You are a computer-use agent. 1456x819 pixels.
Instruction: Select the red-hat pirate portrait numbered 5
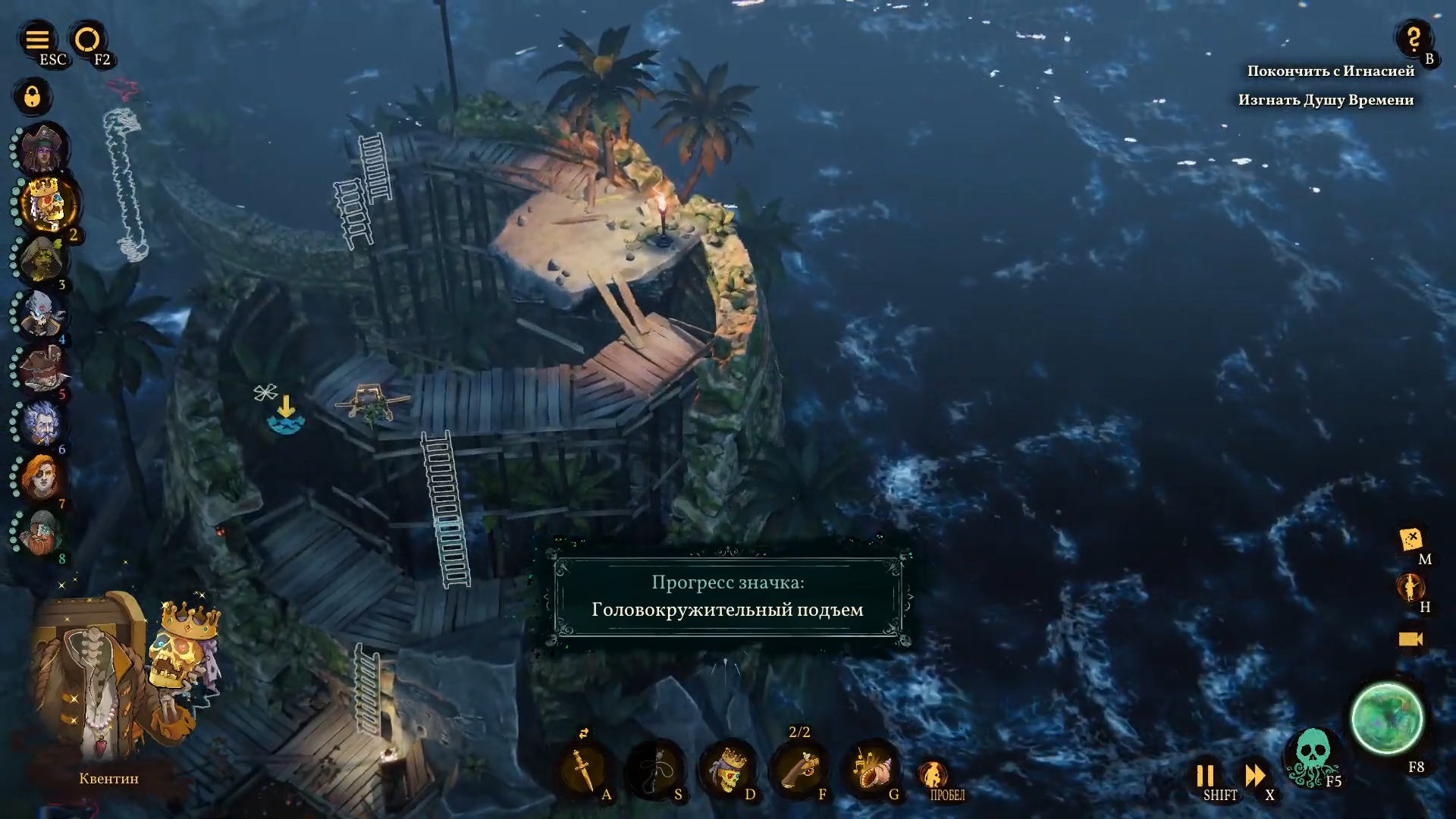(43, 368)
